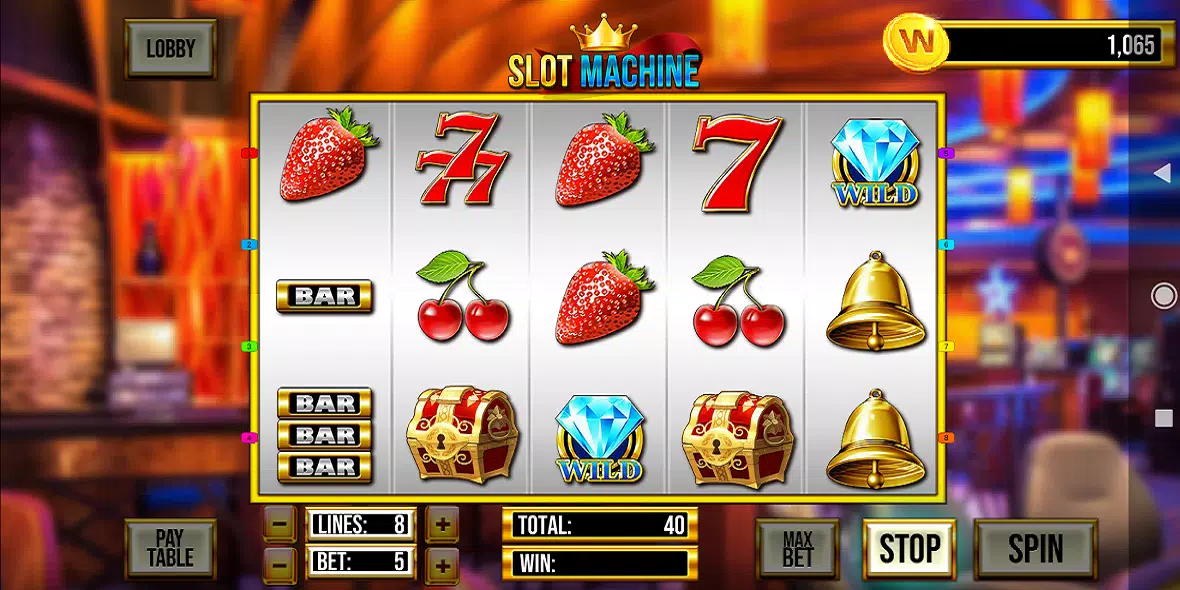Screen dimensions: 1180x590
Task: Tap the Android back triangle
Action: coord(1161,174)
